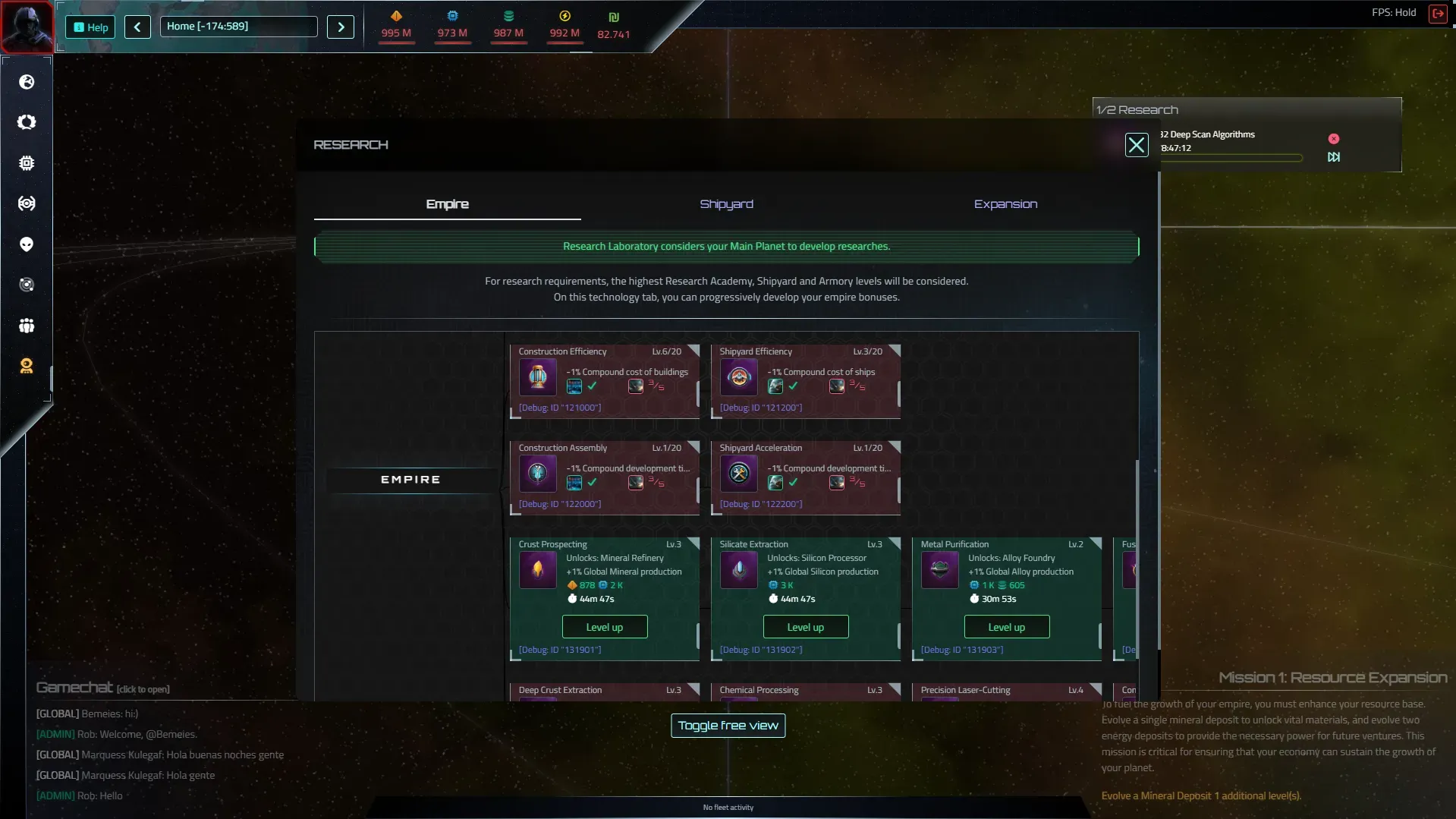
Task: Click the logout icon in the corner
Action: click(1437, 14)
